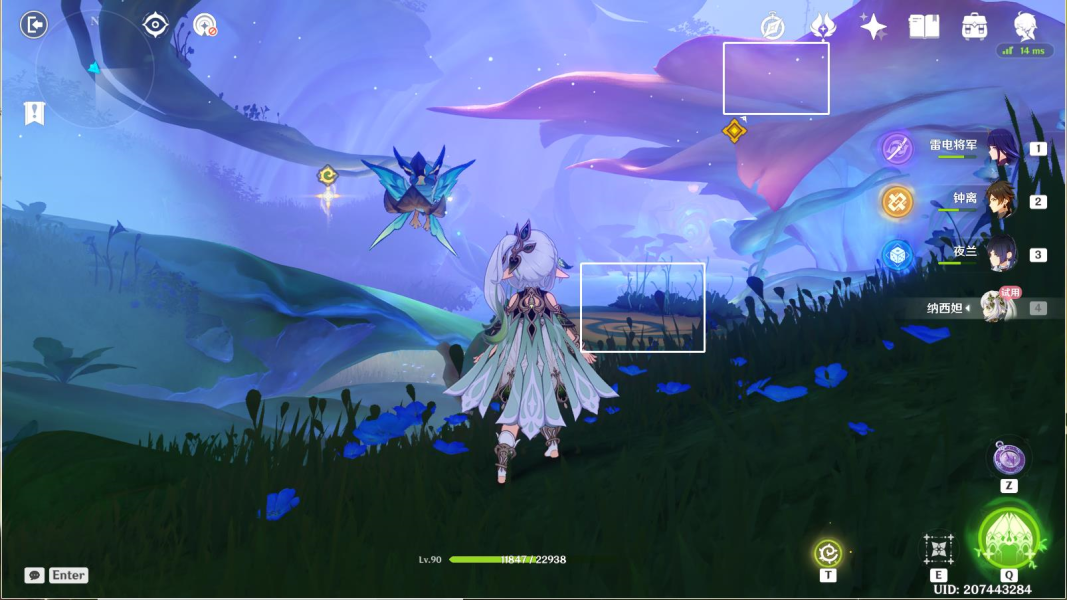Screen dimensions: 1067x600
Task: Open the compass icon in top bar
Action: coord(772,27)
